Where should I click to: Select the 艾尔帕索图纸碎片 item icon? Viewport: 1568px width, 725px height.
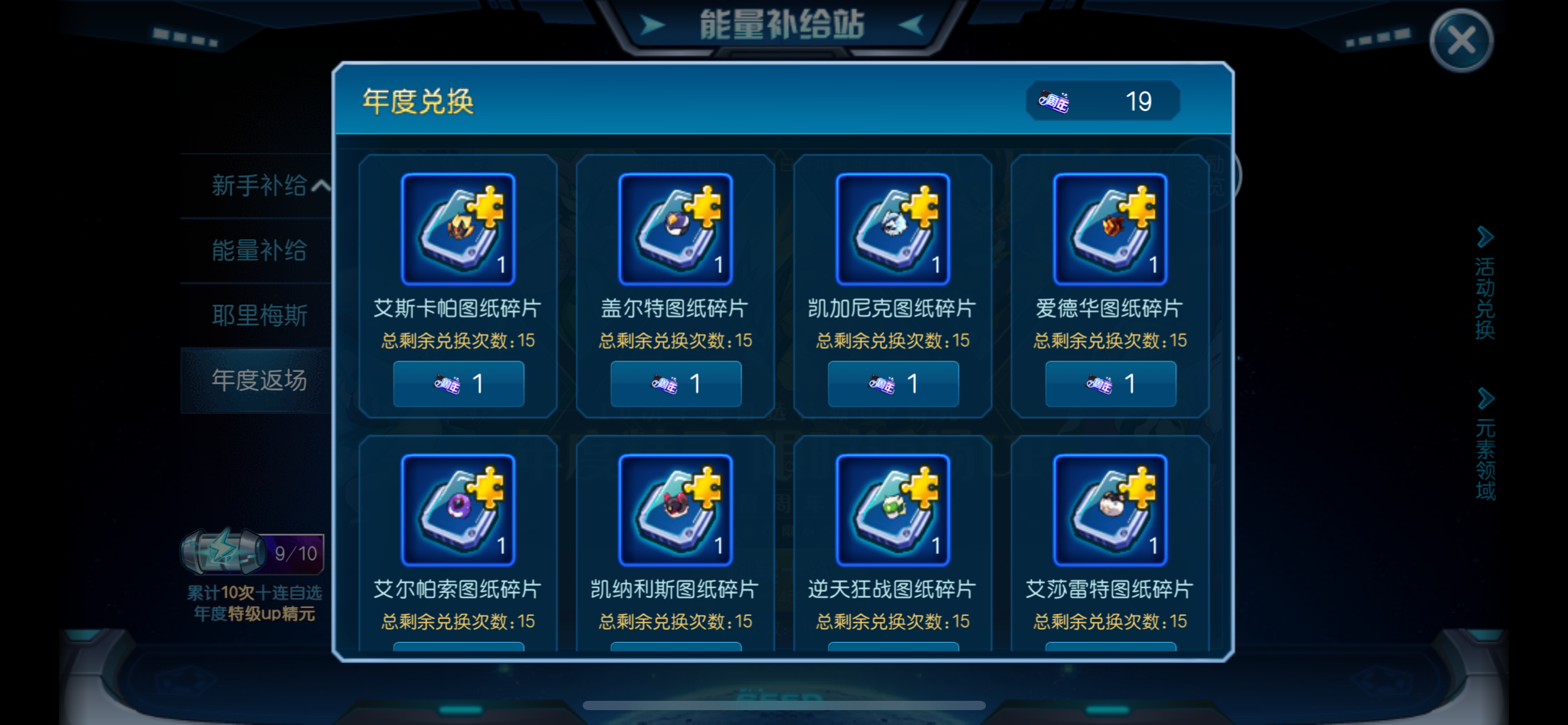(x=457, y=510)
